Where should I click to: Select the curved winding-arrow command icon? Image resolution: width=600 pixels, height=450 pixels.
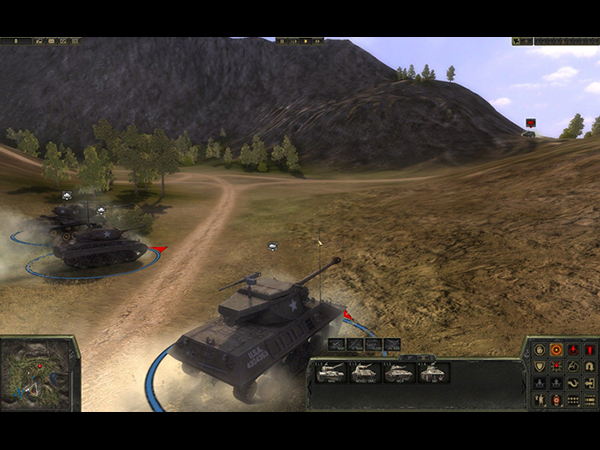coord(573,383)
